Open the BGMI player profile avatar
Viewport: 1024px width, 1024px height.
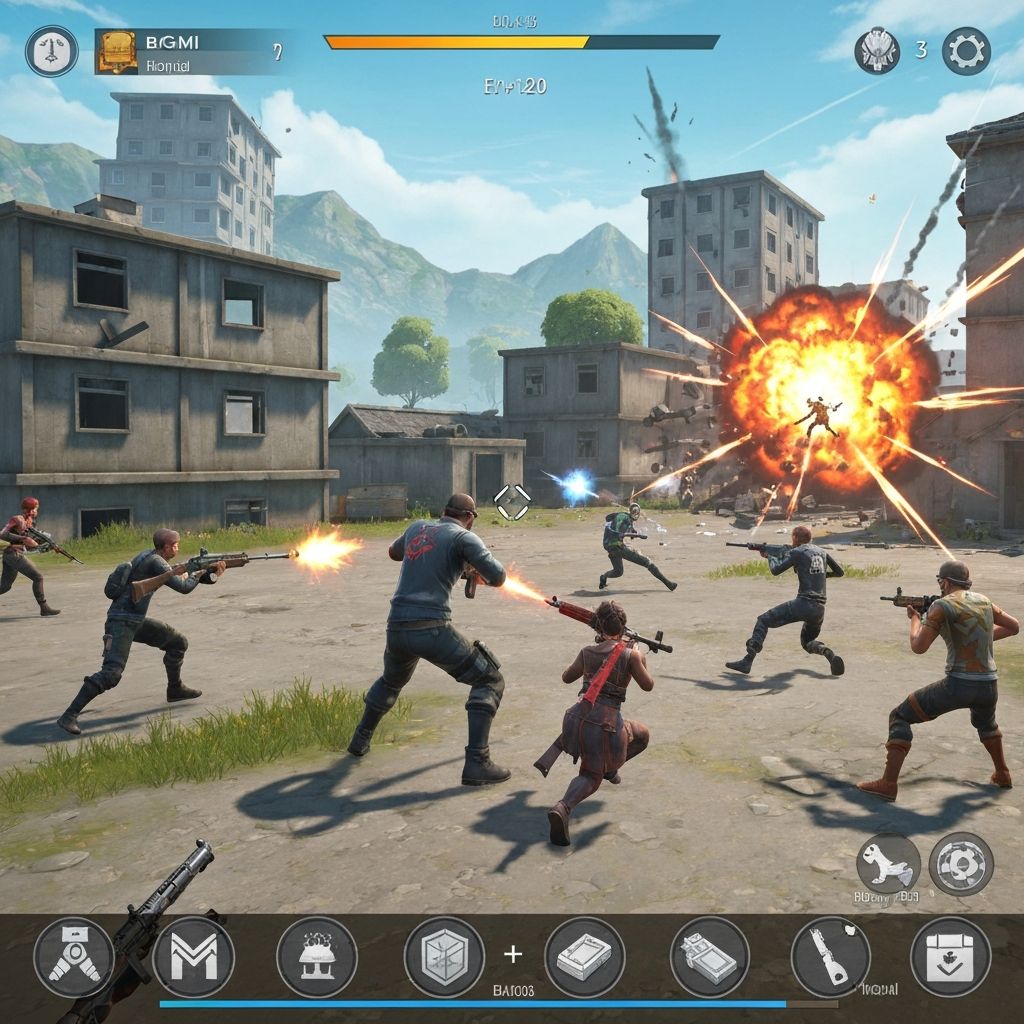point(116,52)
